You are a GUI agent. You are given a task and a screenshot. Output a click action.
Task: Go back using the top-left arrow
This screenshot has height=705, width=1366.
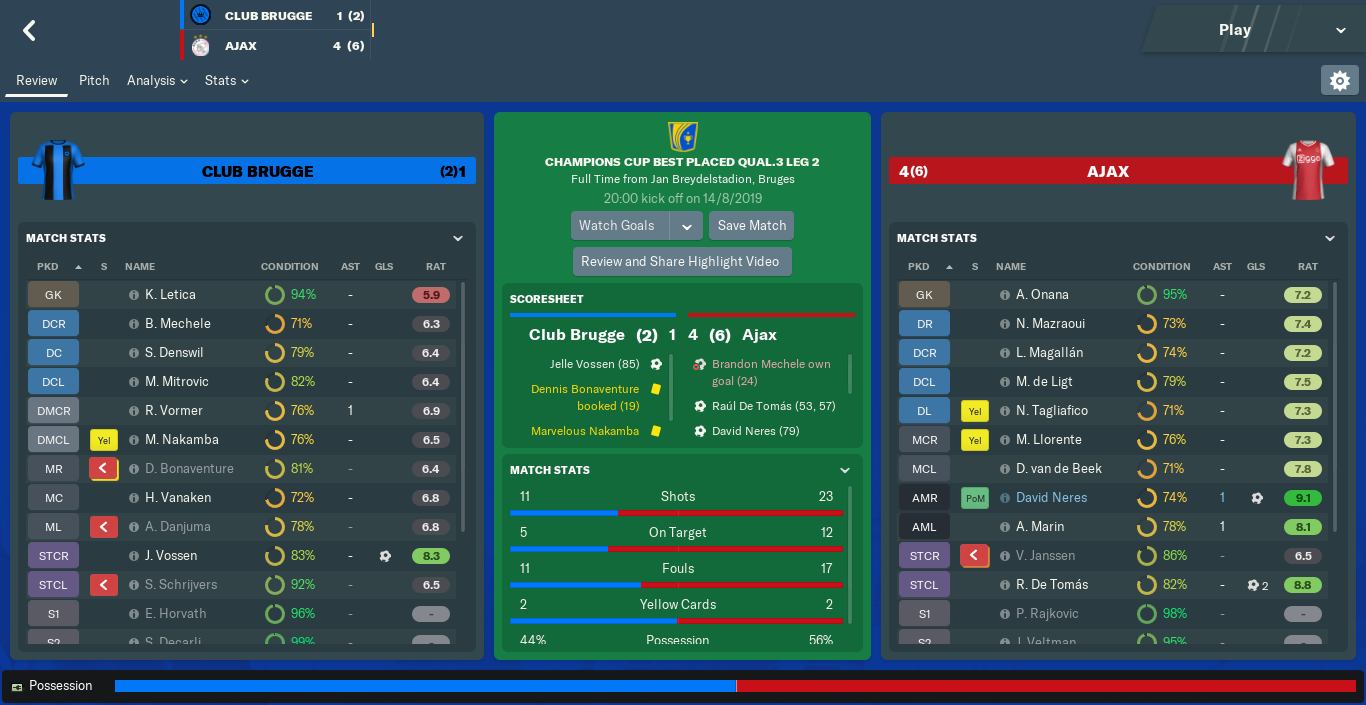tap(29, 31)
